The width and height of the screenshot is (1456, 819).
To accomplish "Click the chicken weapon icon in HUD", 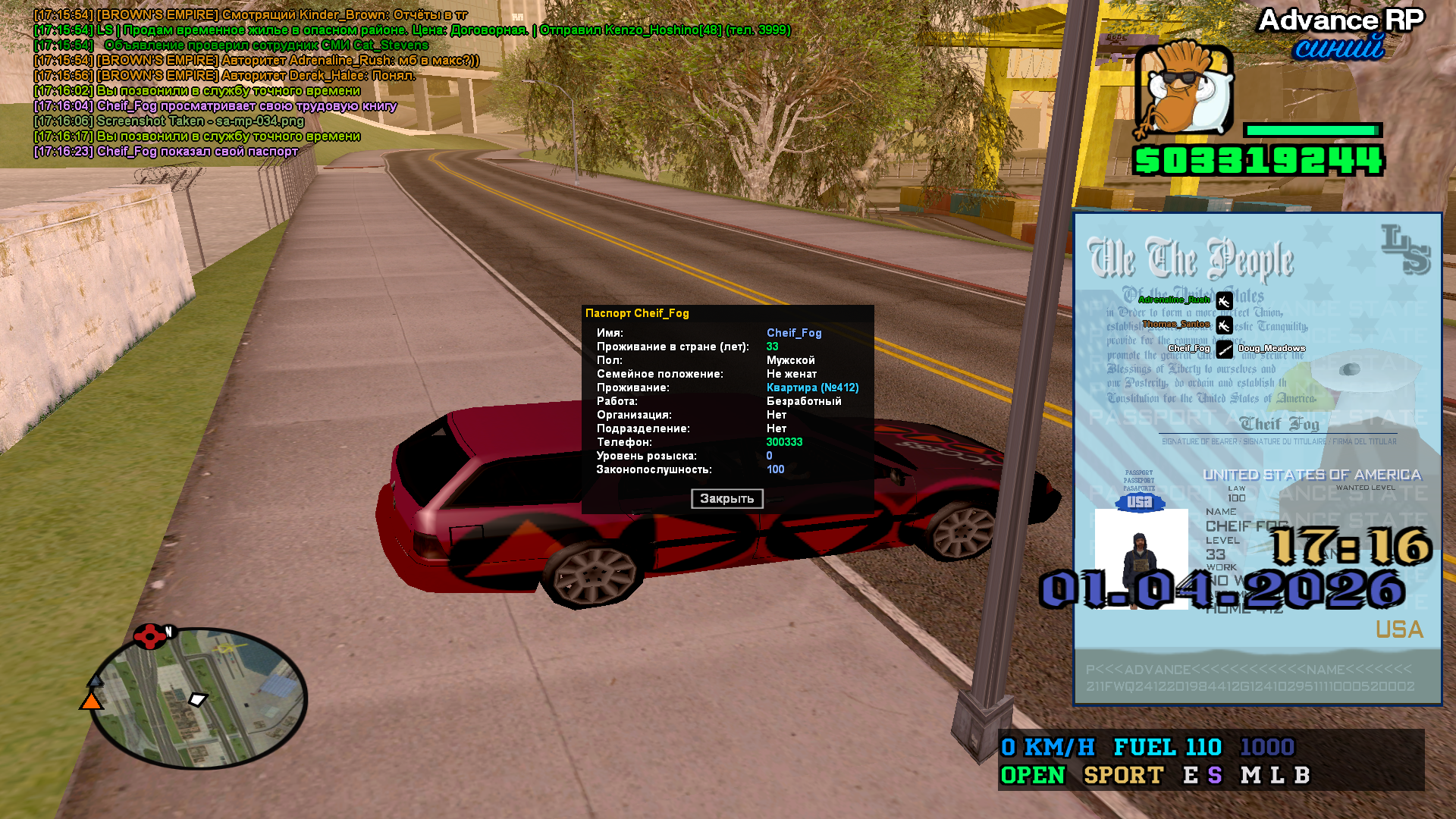I will click(1184, 89).
